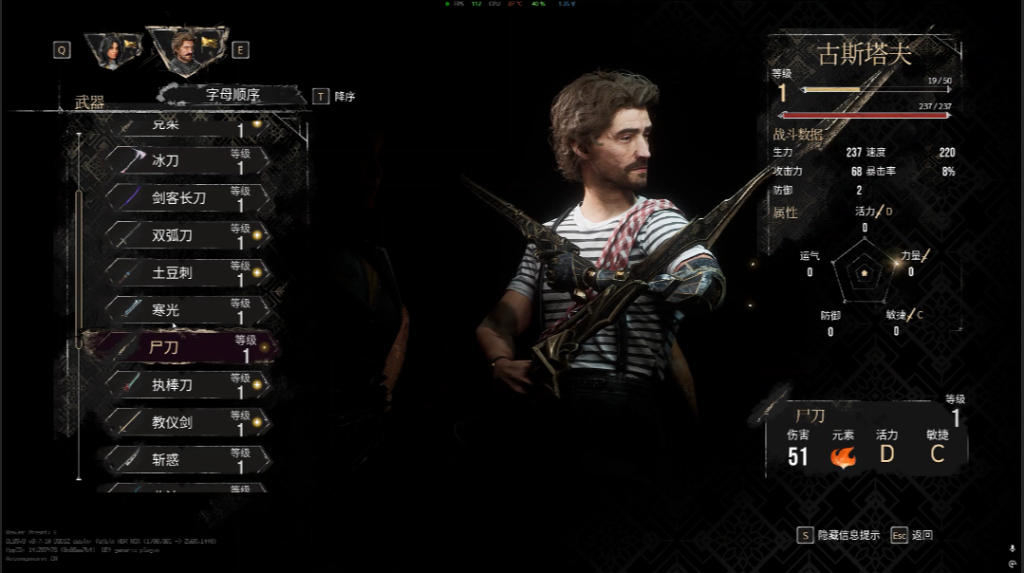Choose the 执棒刀 weapon entry
The image size is (1024, 573).
click(187, 385)
